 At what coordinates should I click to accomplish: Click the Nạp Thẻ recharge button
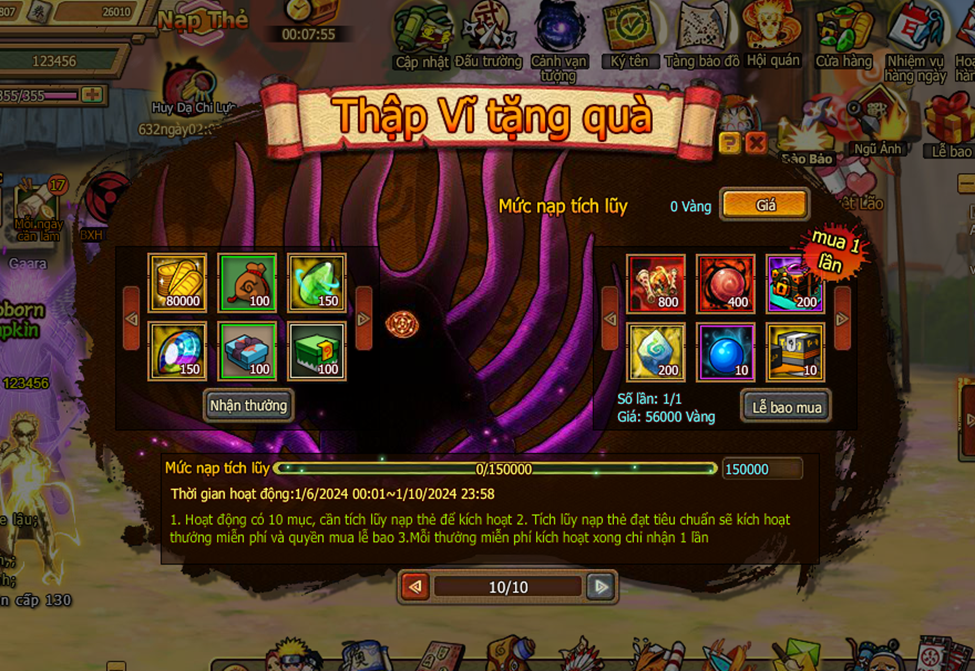pos(202,22)
